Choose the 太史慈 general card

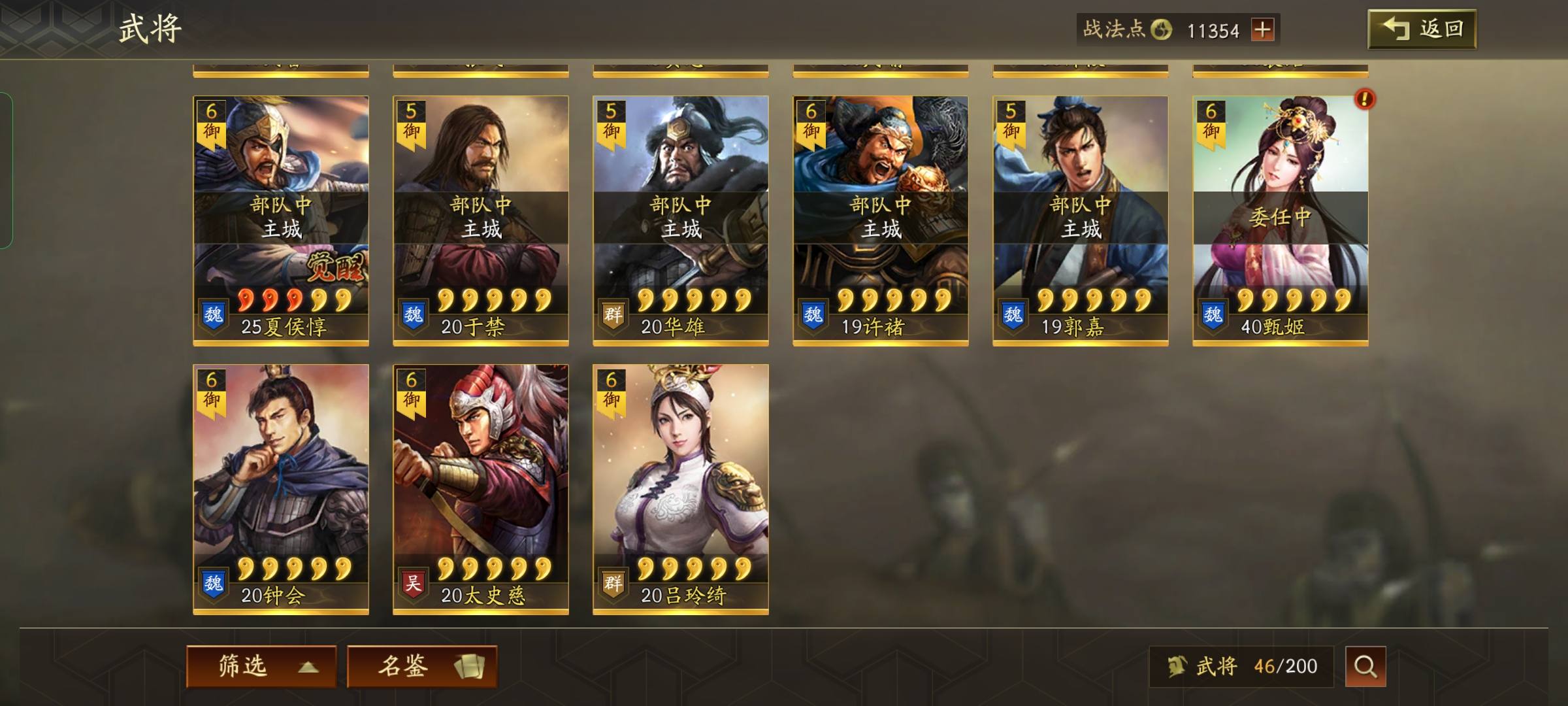coord(481,489)
